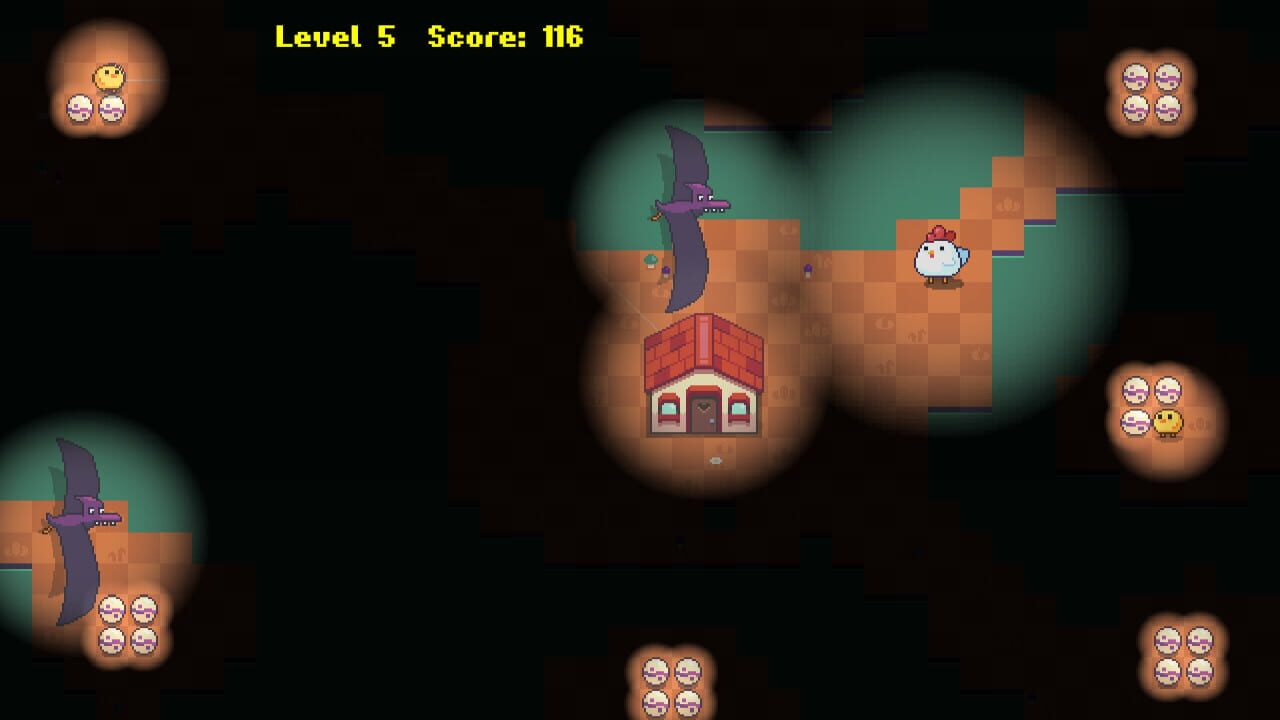
Task: Click the house chimney
Action: point(701,340)
